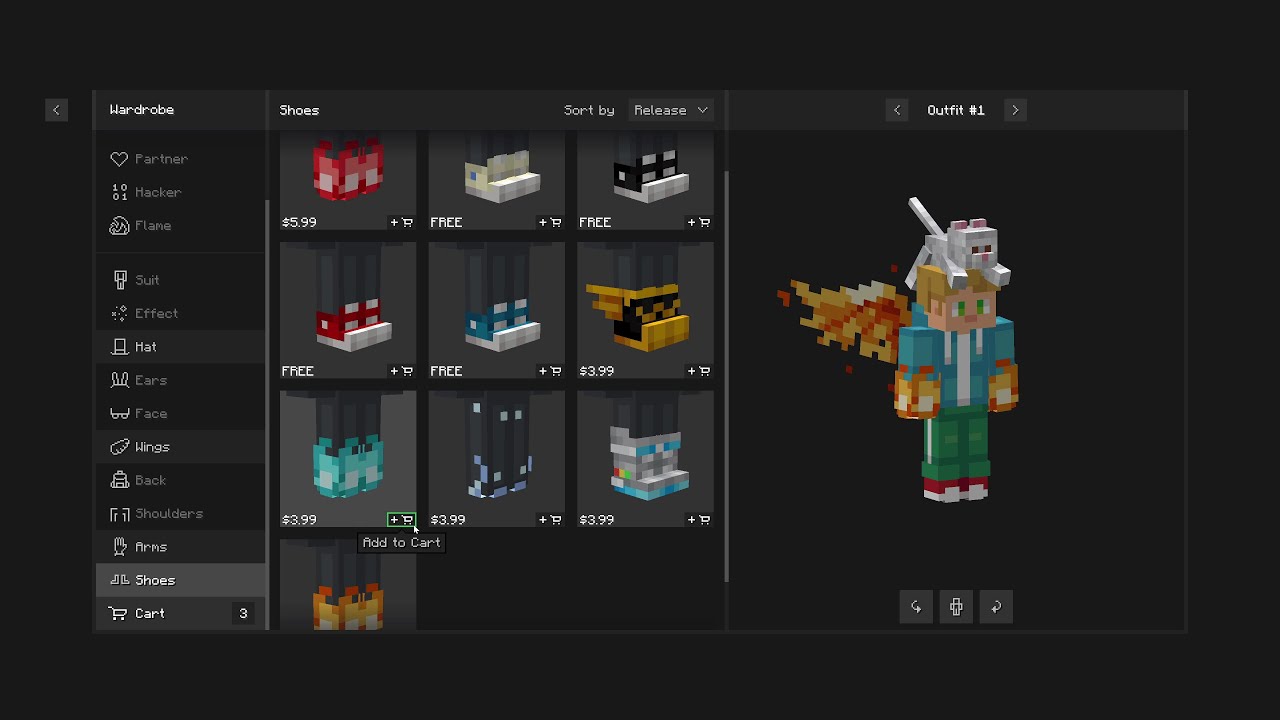
Task: Open the Sort by Release dropdown
Action: (x=670, y=110)
